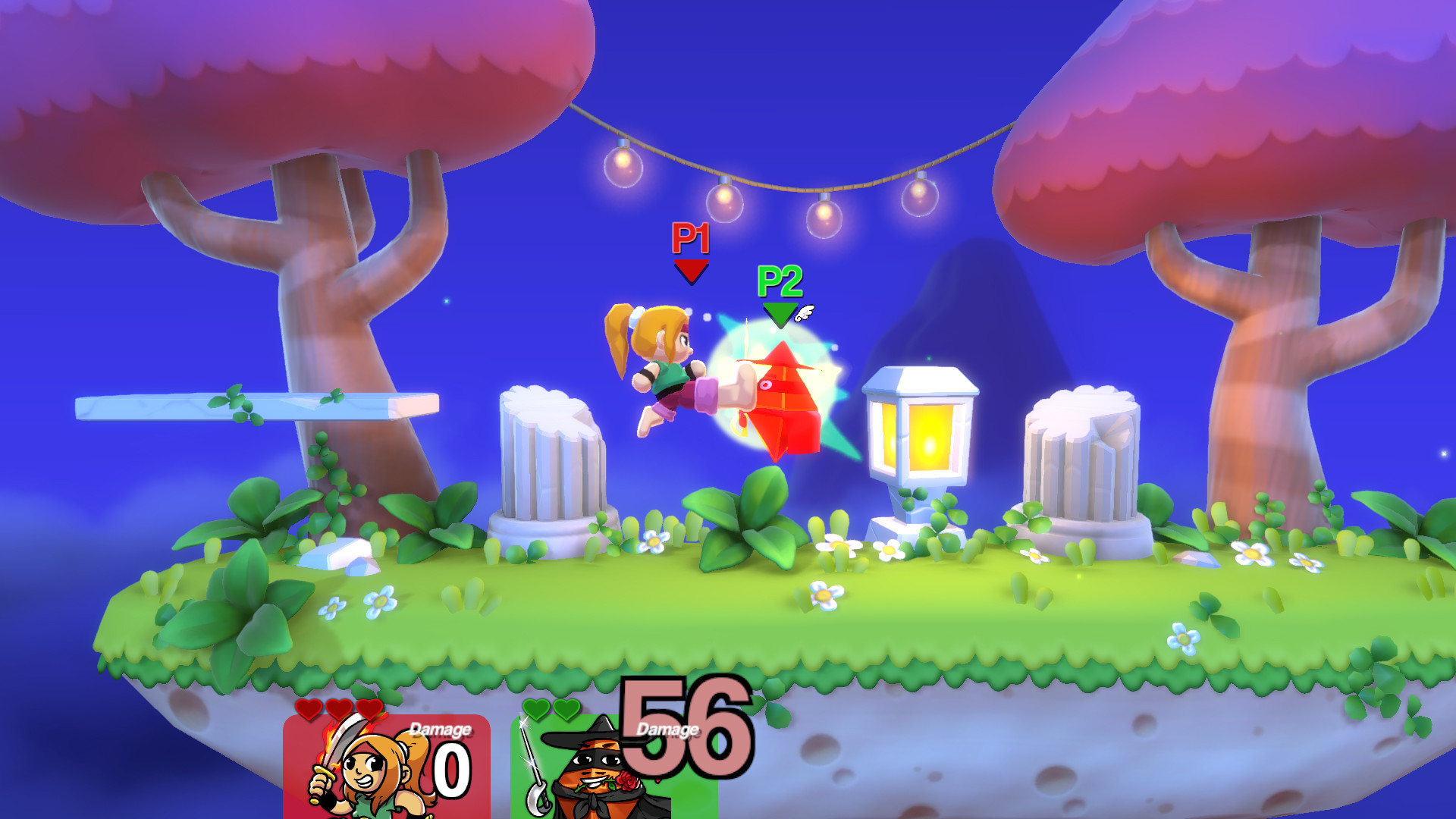Screen dimensions: 1456x819
Task: Click the third red stock heart
Action: click(x=369, y=710)
